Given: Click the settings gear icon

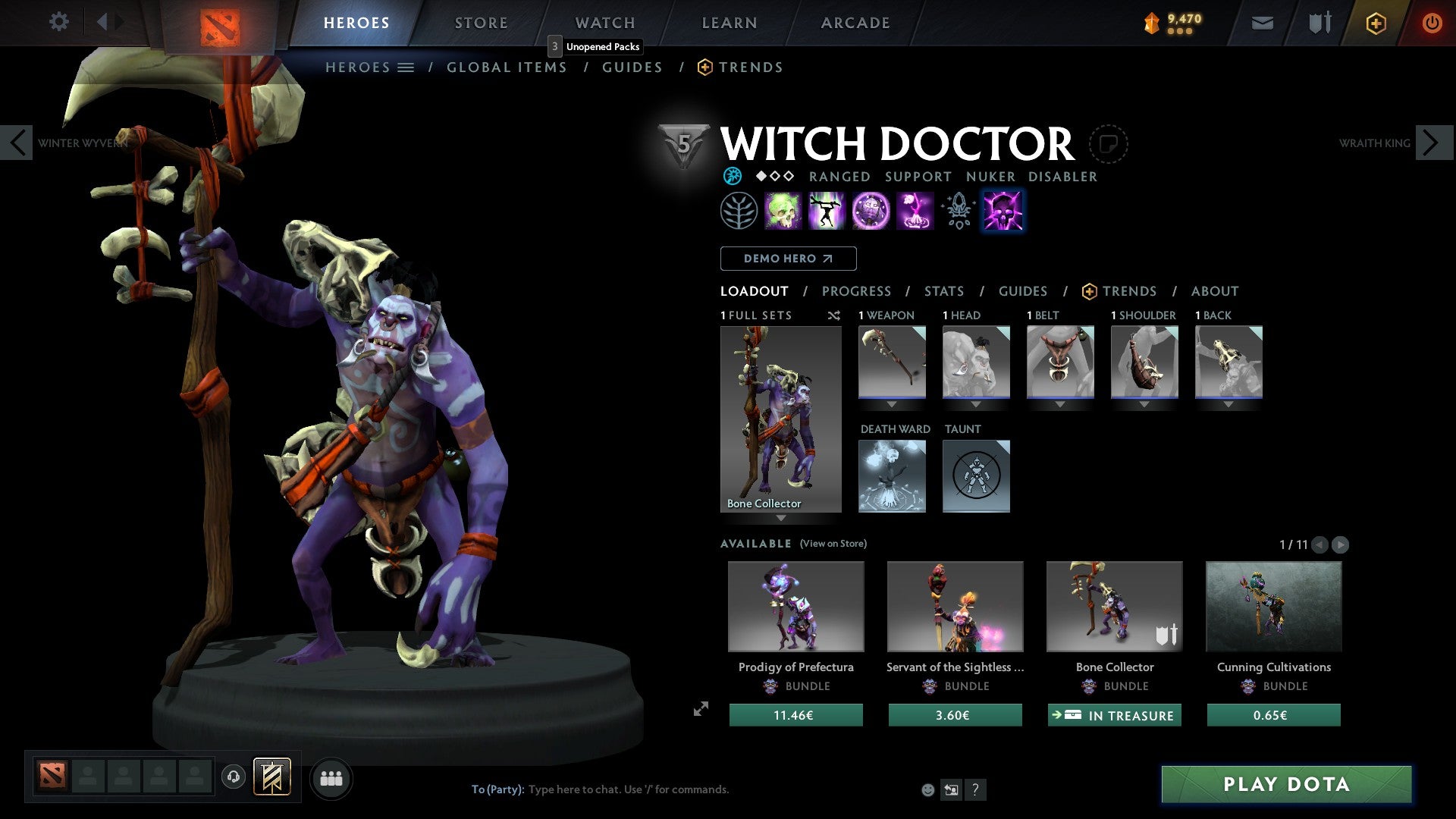Looking at the screenshot, I should click(x=58, y=22).
